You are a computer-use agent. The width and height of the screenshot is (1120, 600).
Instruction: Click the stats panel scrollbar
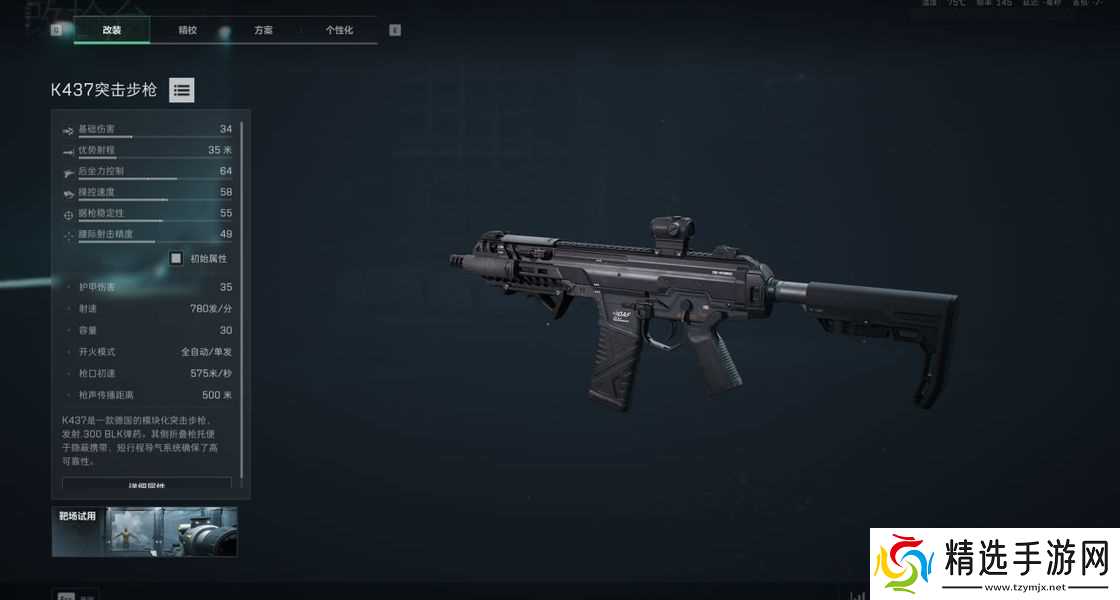pyautogui.click(x=242, y=300)
